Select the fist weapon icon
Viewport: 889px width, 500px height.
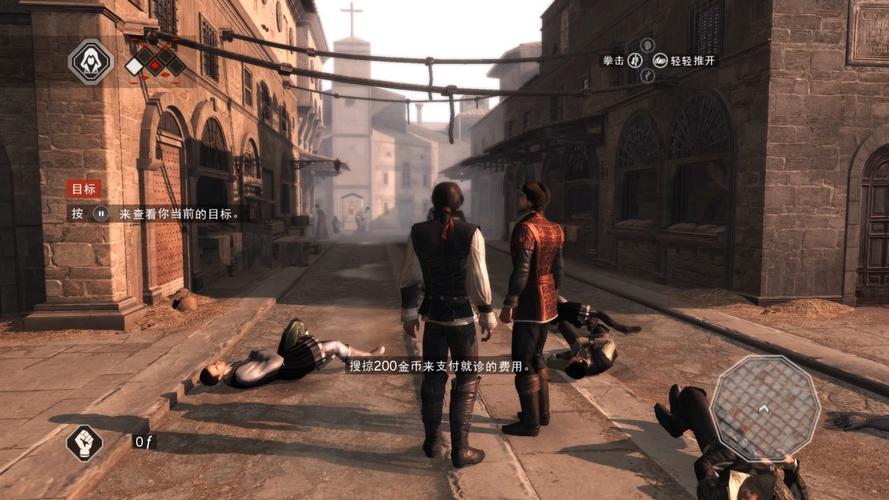pyautogui.click(x=84, y=442)
